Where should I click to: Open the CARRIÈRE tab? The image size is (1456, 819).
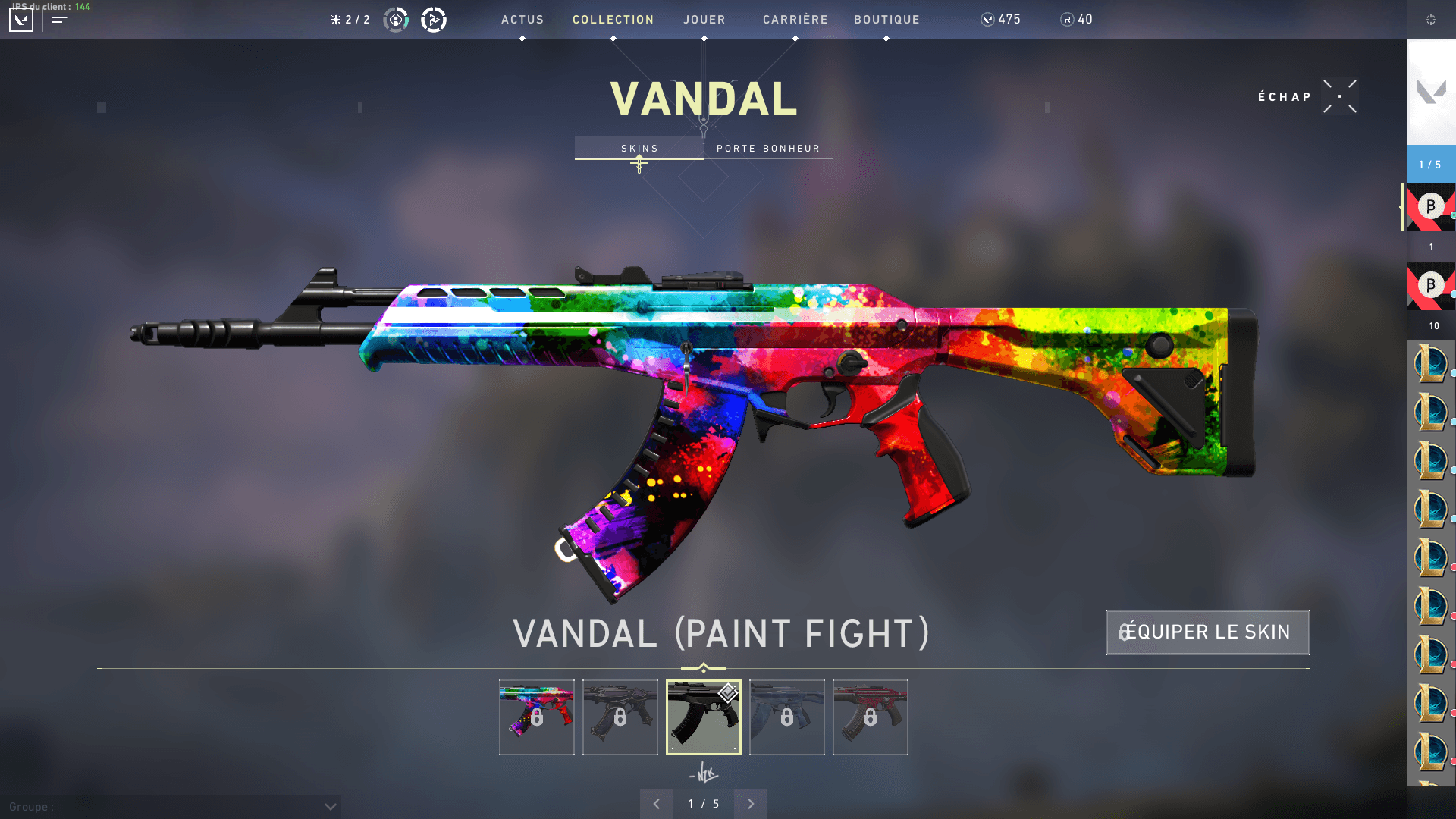point(795,20)
